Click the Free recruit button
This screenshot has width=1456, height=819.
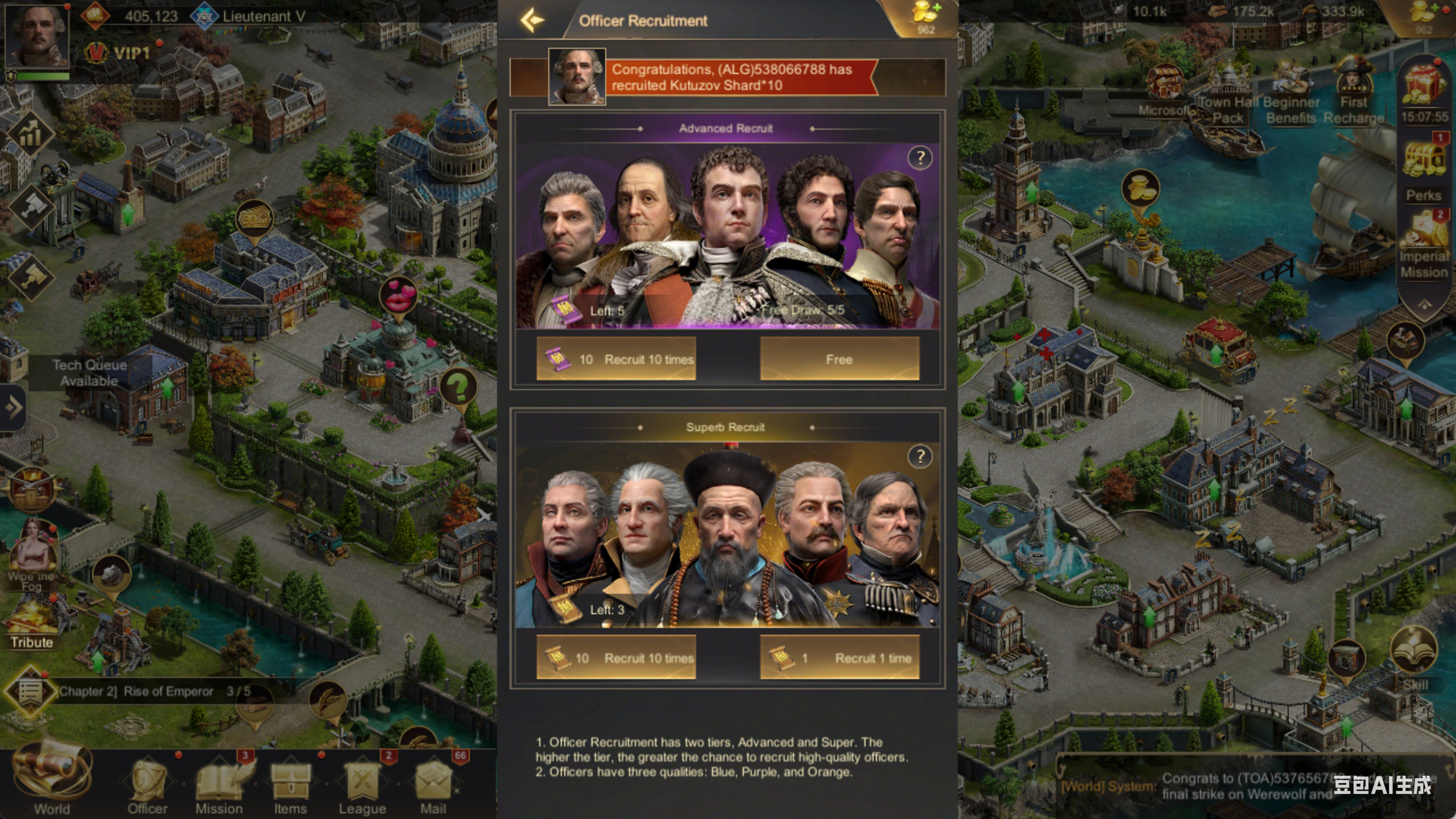point(838,358)
